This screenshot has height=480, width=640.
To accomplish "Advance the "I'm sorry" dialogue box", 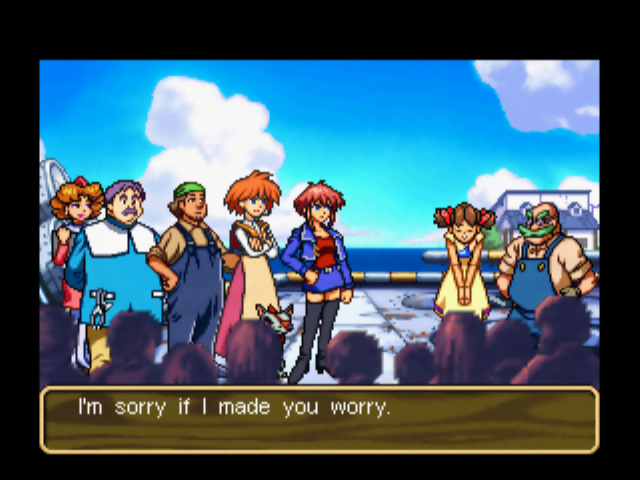I will click(319, 419).
